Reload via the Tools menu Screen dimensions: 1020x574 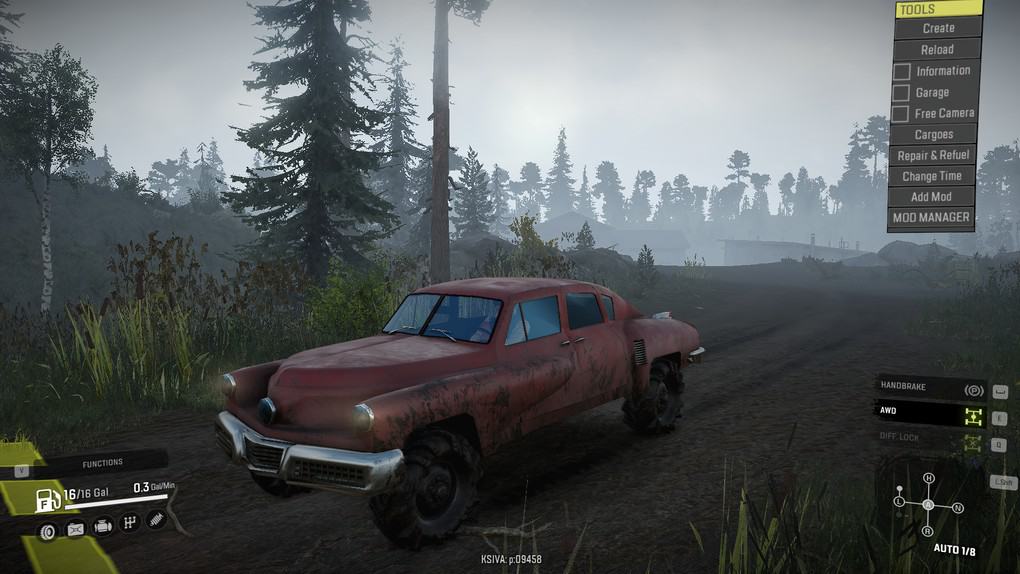pos(937,49)
